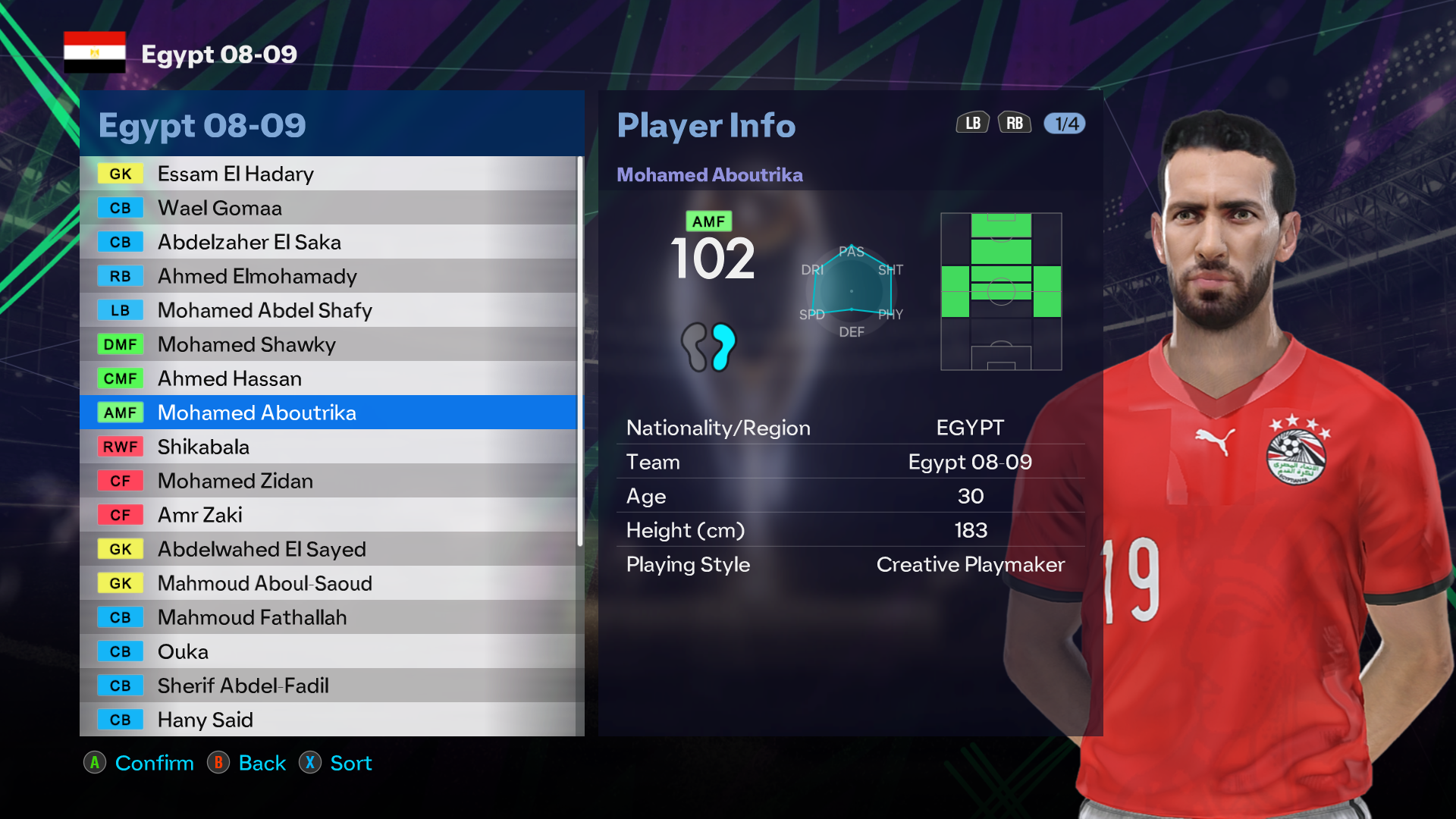1456x819 pixels.
Task: Pick Abdelzaher El Saka row
Action: (x=328, y=242)
